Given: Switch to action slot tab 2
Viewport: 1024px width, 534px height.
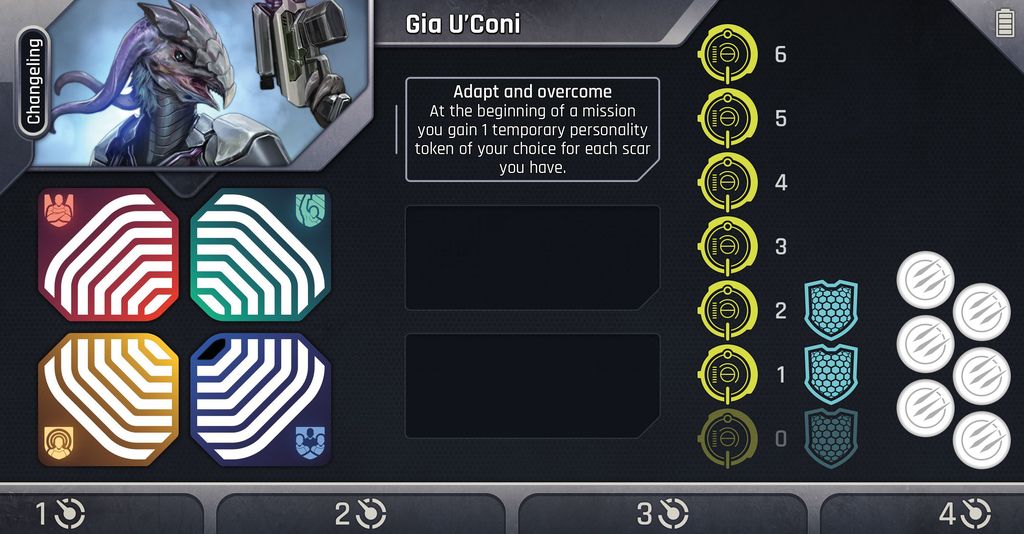Looking at the screenshot, I should pos(360,514).
